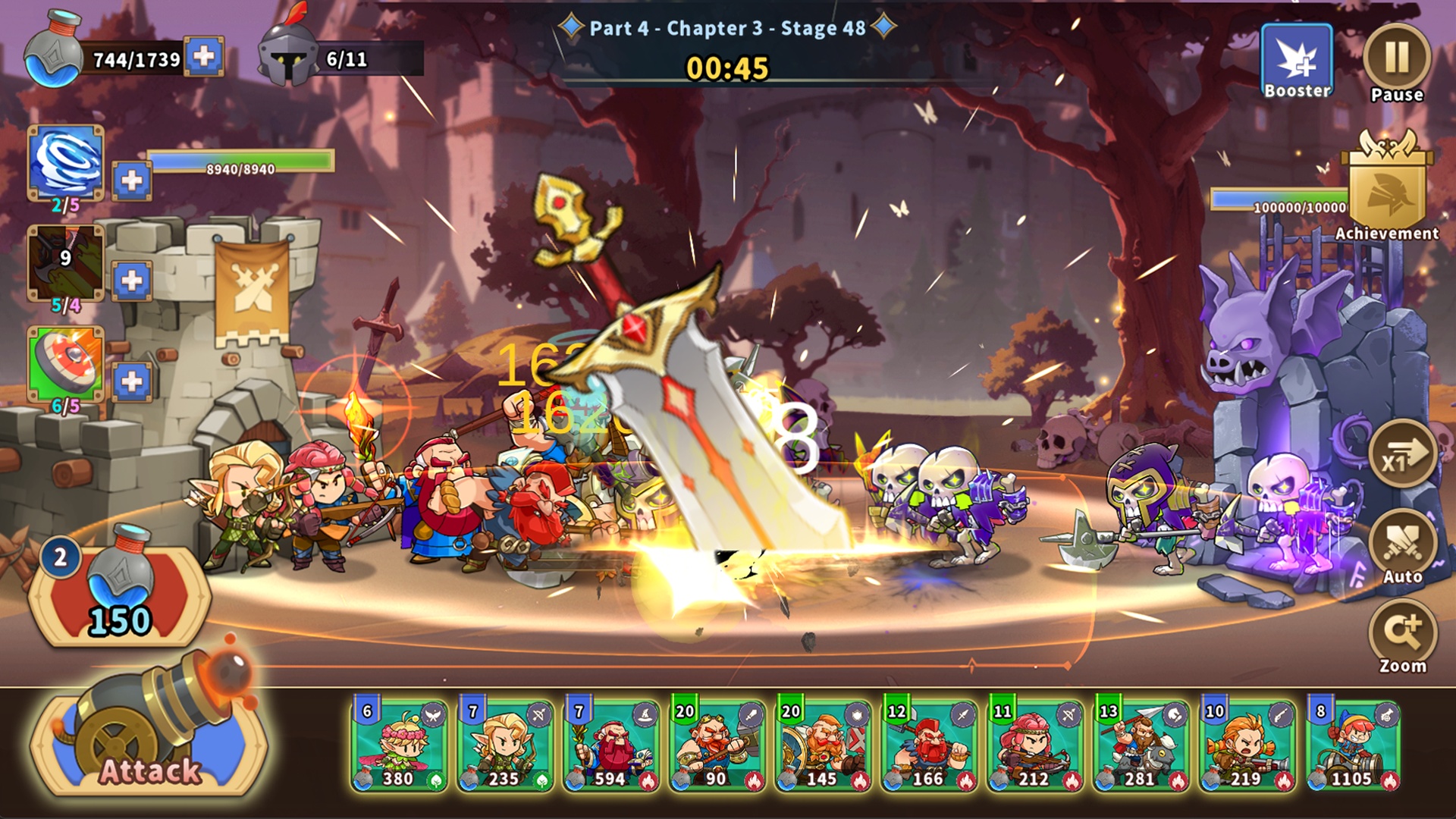Toggle the X1 battle speed
The width and height of the screenshot is (1456, 819).
(x=1402, y=455)
